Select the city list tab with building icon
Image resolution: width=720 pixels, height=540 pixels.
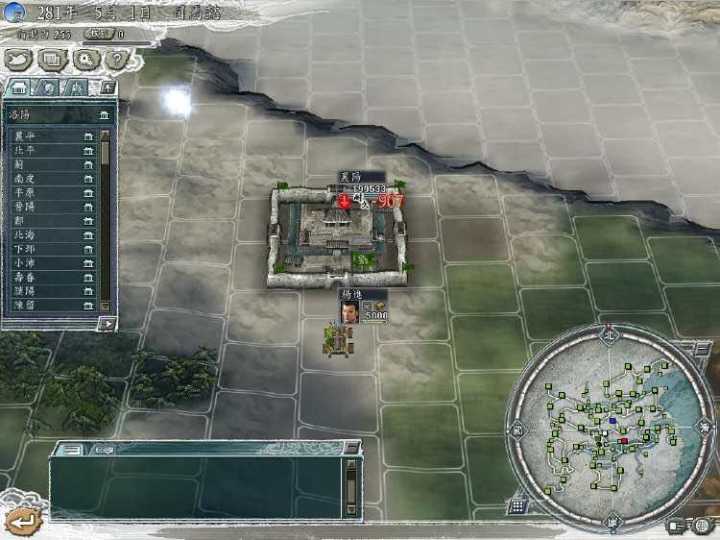click(17, 88)
